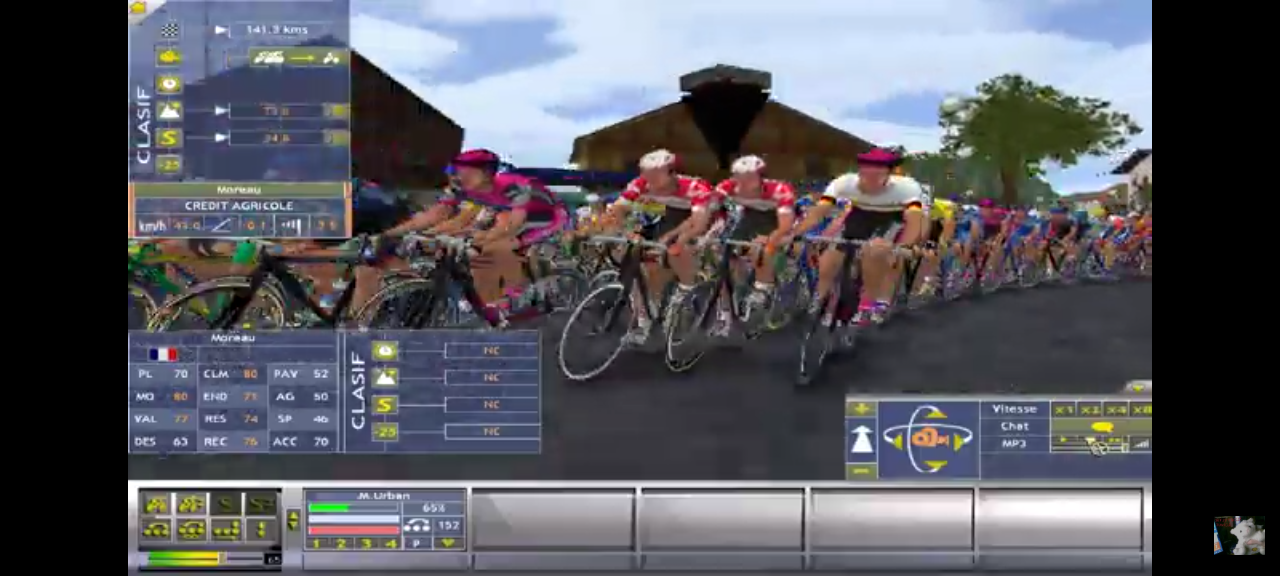The image size is (1280, 576).
Task: Select rider M.Urban's name panel
Action: pos(384,496)
